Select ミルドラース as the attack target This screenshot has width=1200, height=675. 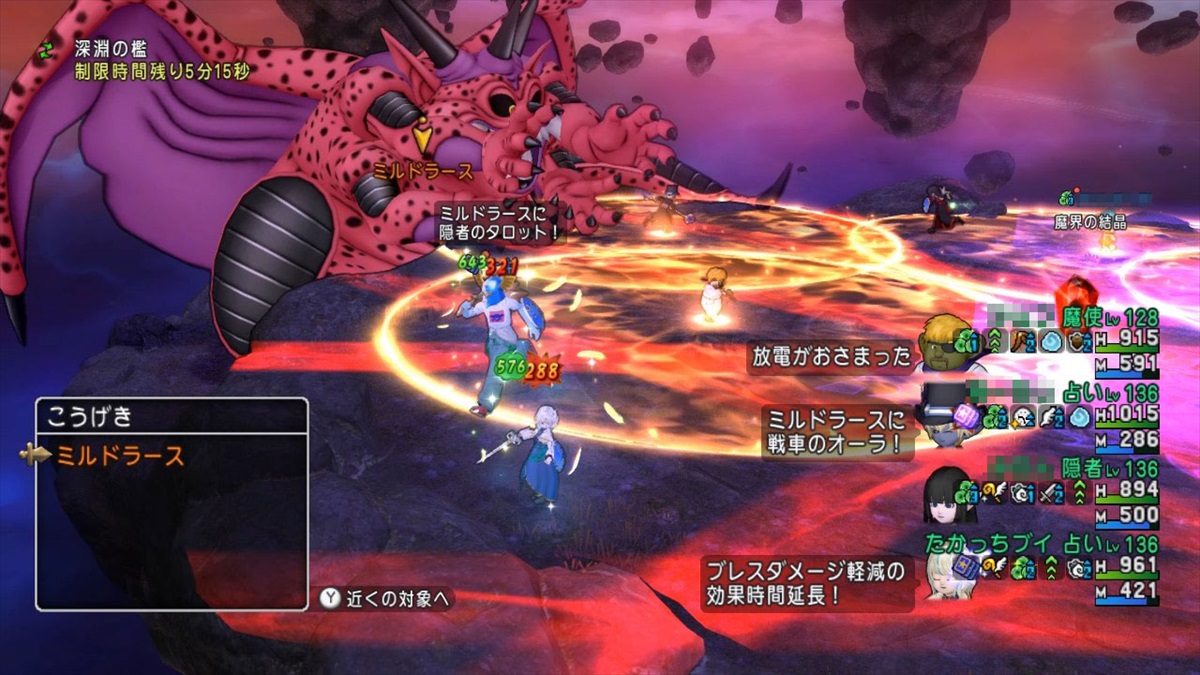pos(120,456)
